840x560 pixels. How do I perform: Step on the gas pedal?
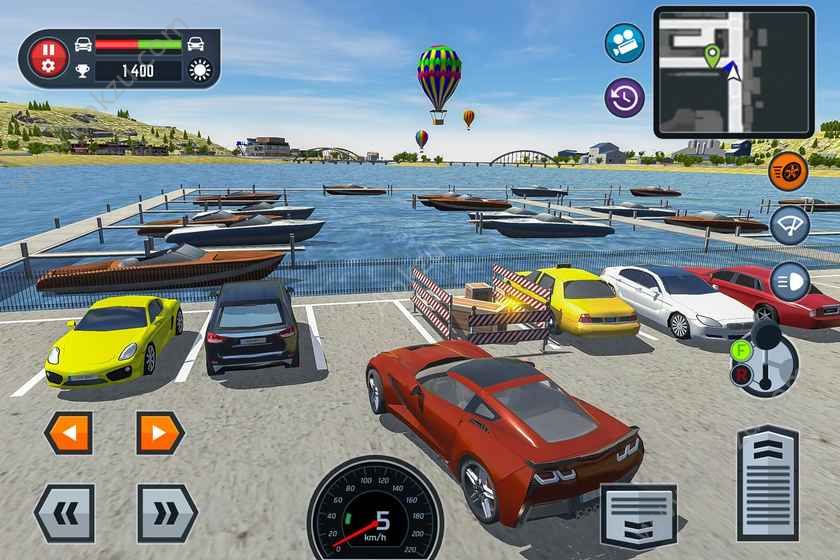point(767,482)
